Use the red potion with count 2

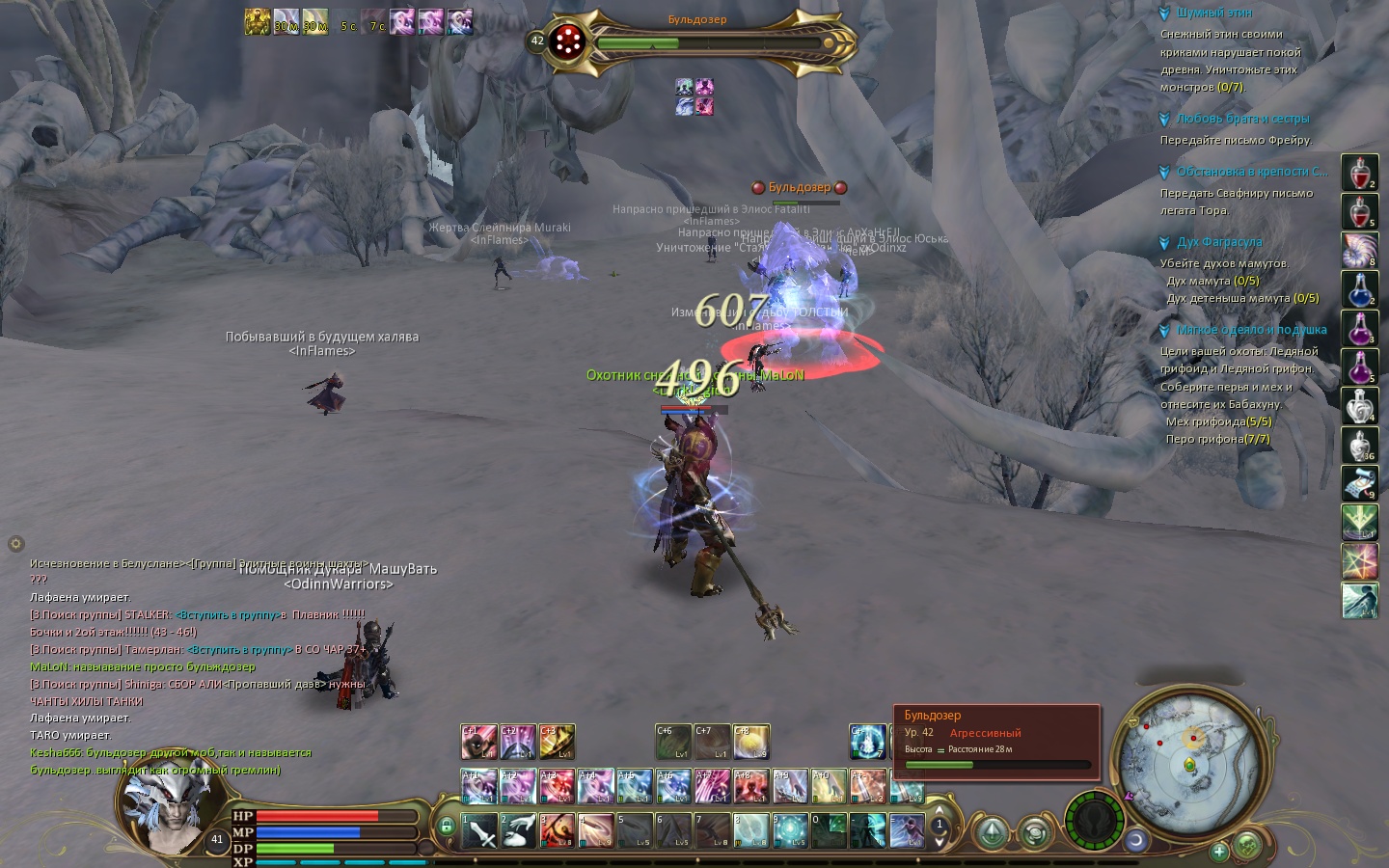point(1359,174)
